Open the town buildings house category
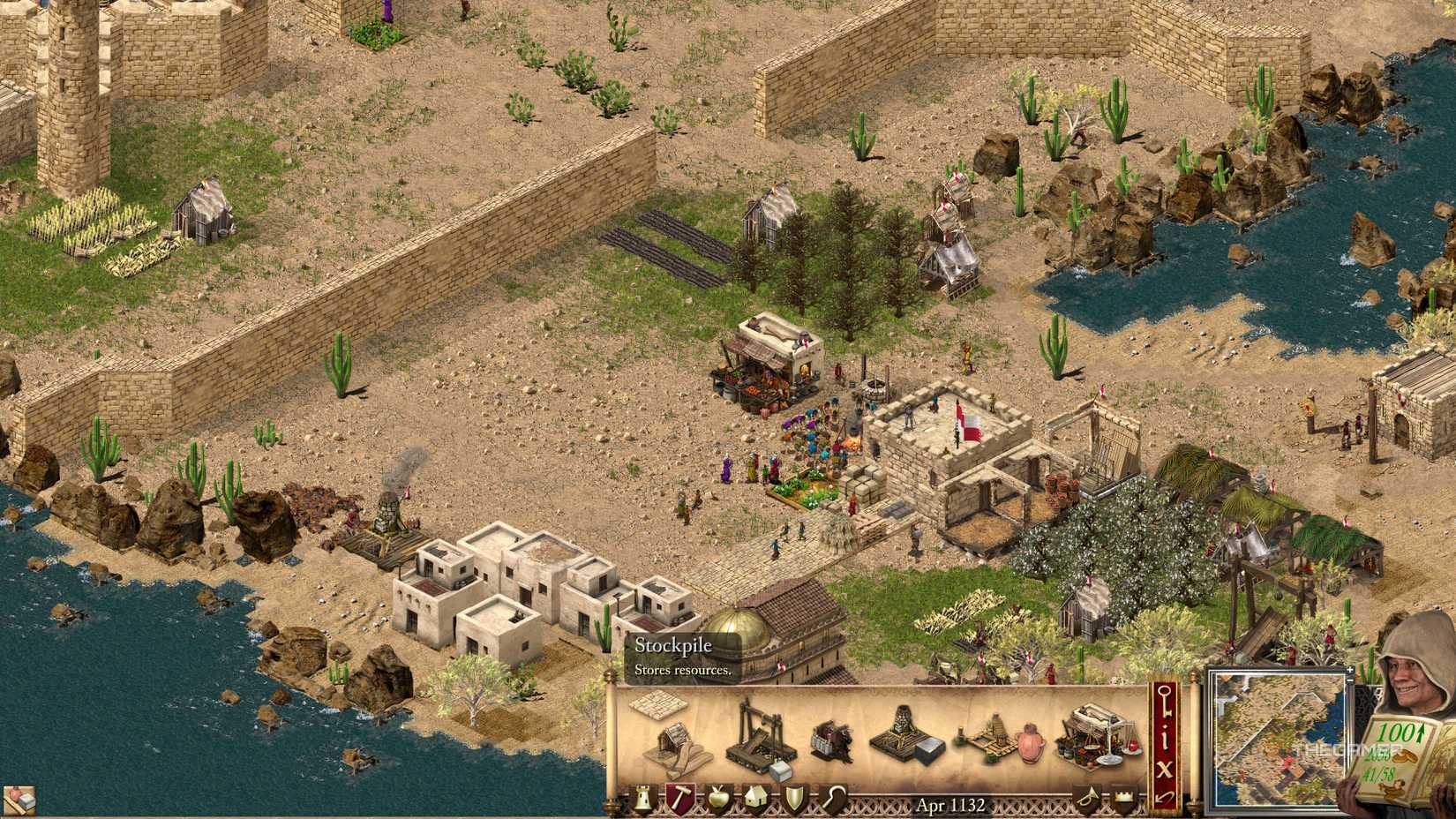Image resolution: width=1456 pixels, height=819 pixels. [757, 799]
